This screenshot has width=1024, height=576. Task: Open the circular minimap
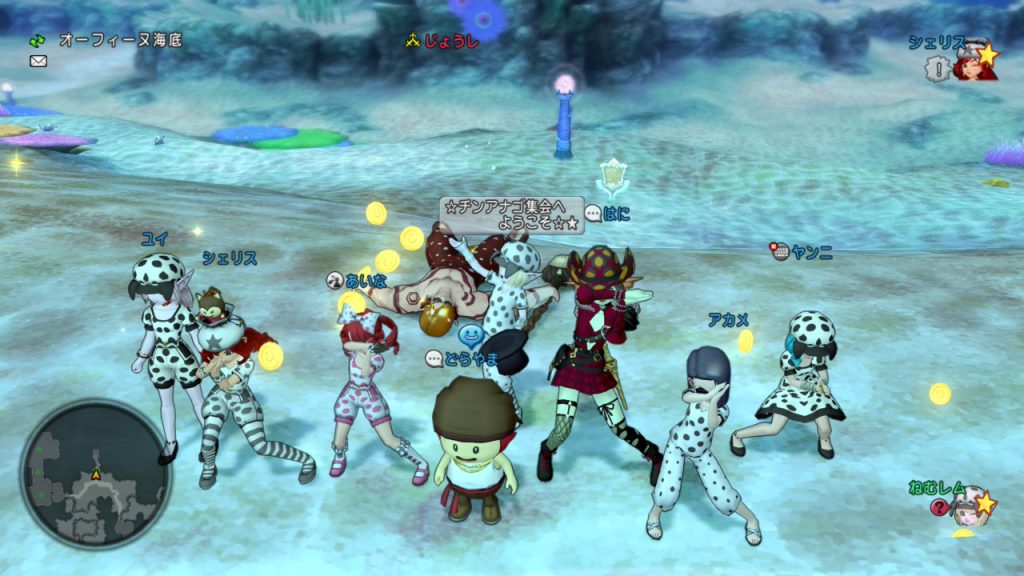click(95, 473)
